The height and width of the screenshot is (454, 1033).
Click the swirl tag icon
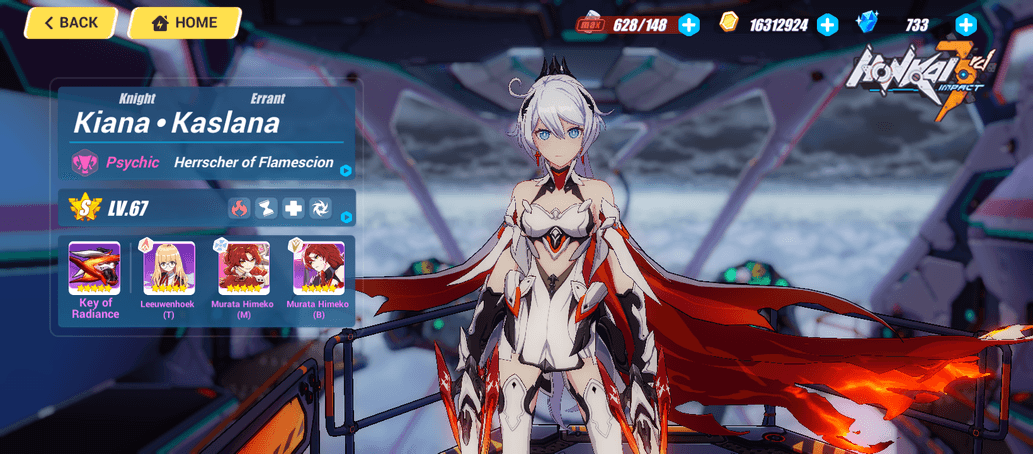pos(320,208)
